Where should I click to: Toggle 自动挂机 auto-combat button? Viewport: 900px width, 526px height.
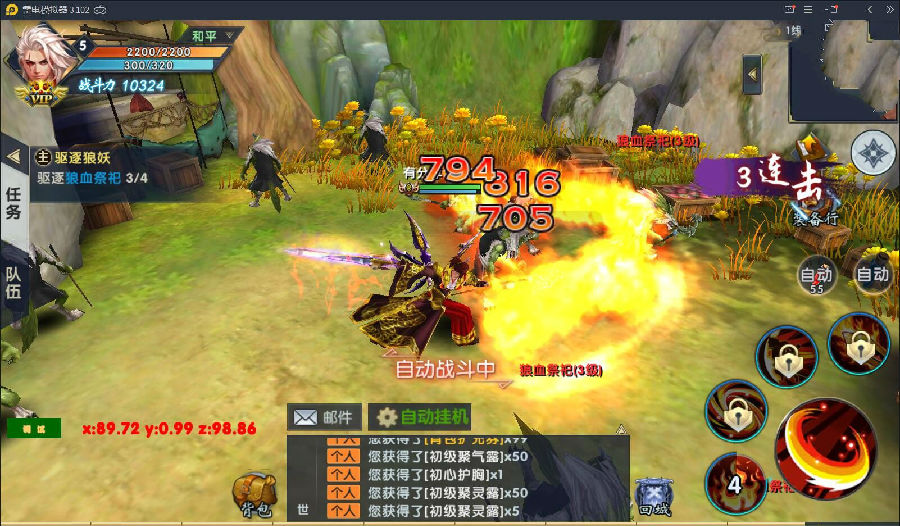[x=420, y=417]
